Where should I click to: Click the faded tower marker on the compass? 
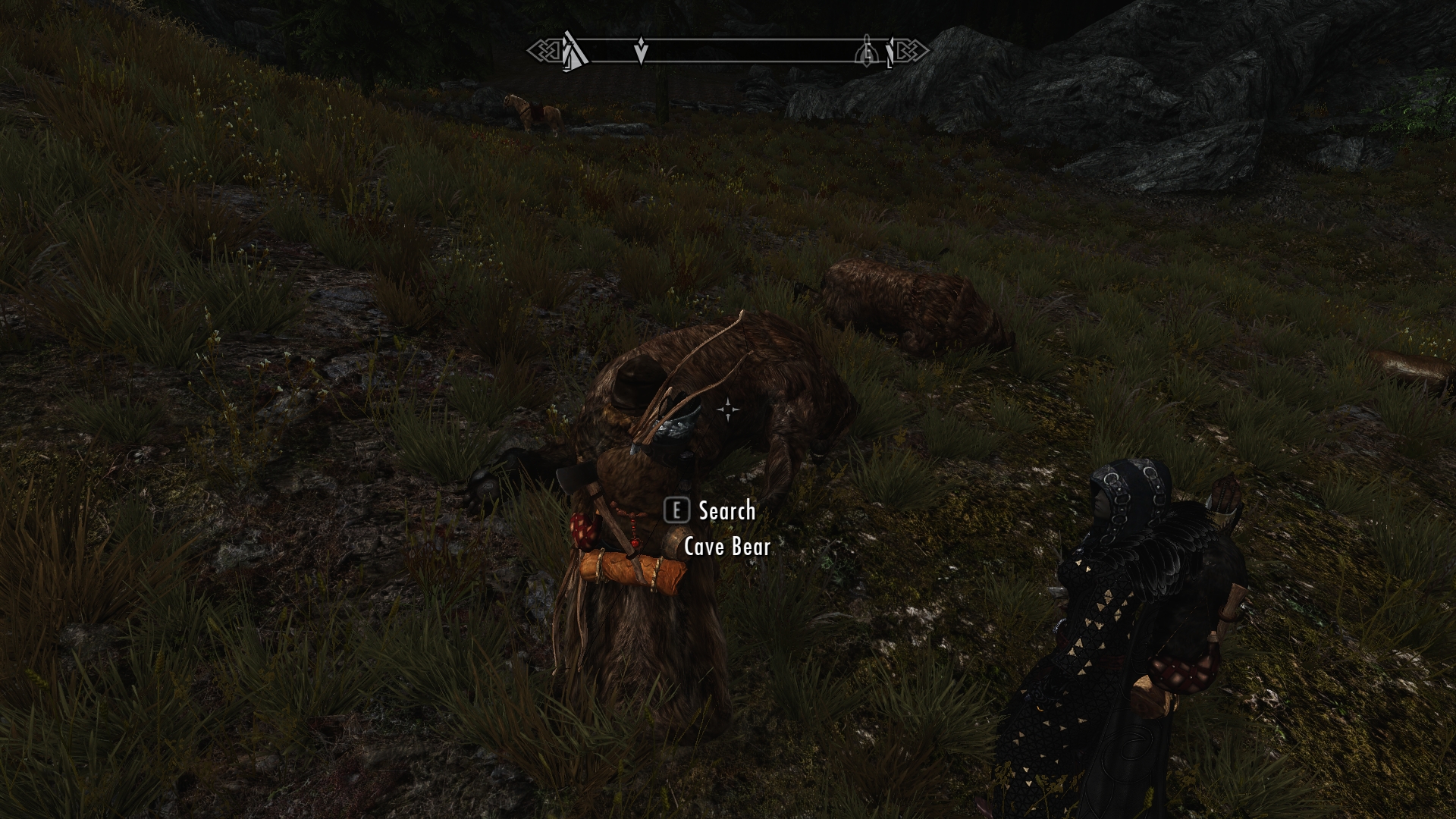(x=866, y=52)
